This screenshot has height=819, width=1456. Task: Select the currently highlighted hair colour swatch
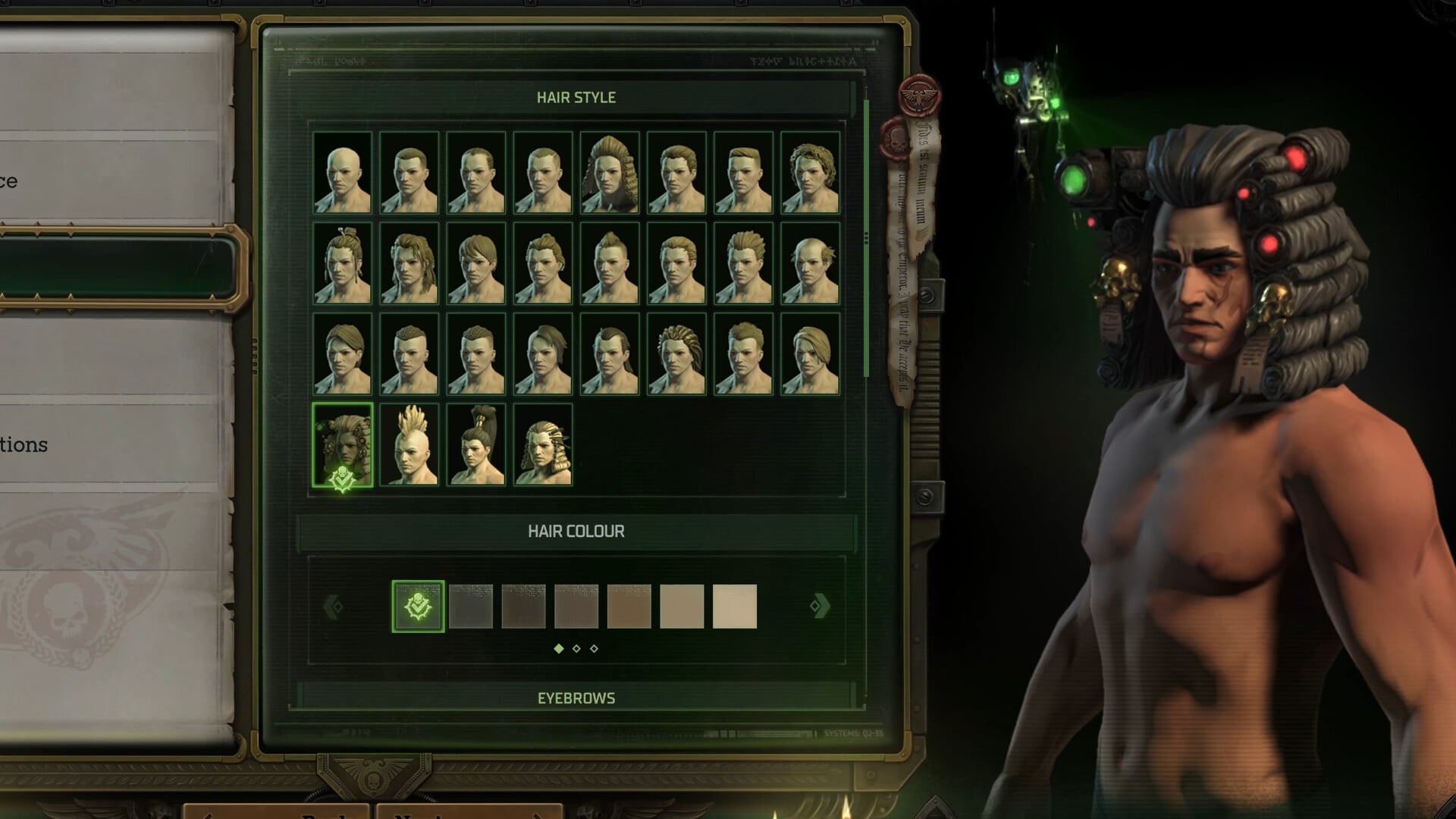[418, 604]
